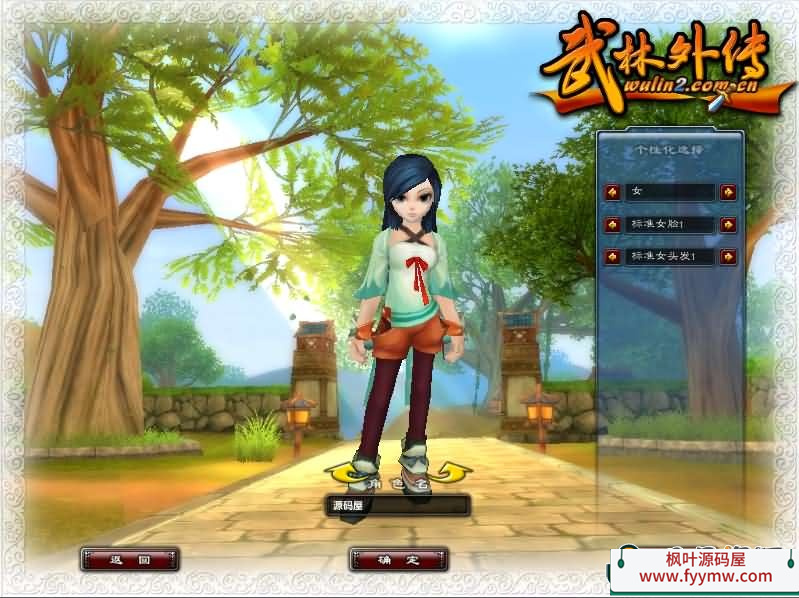Choose next face right of 标准女脸1
This screenshot has height=598, width=799.
tap(728, 224)
